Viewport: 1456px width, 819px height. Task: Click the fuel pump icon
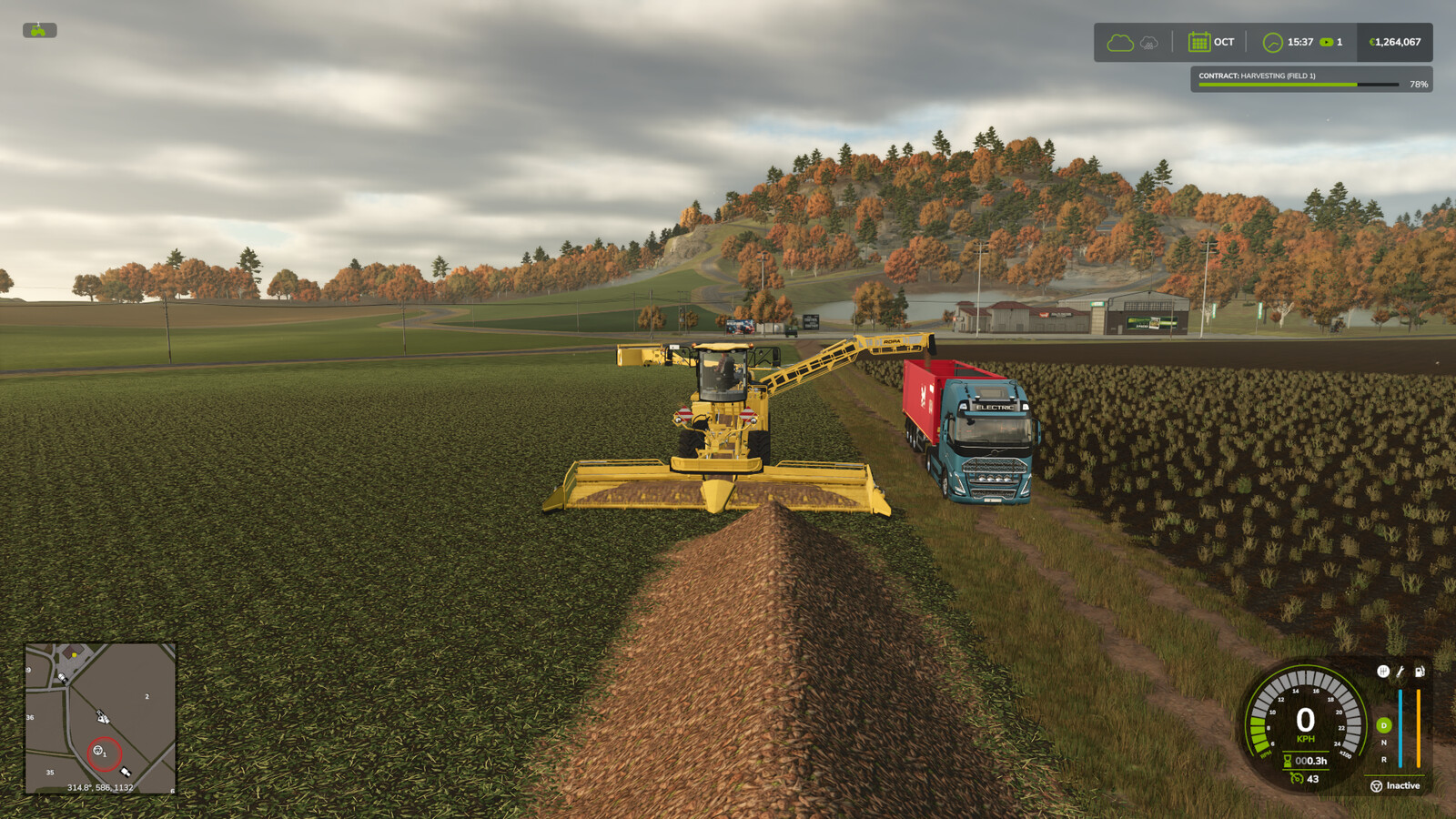click(x=1419, y=672)
